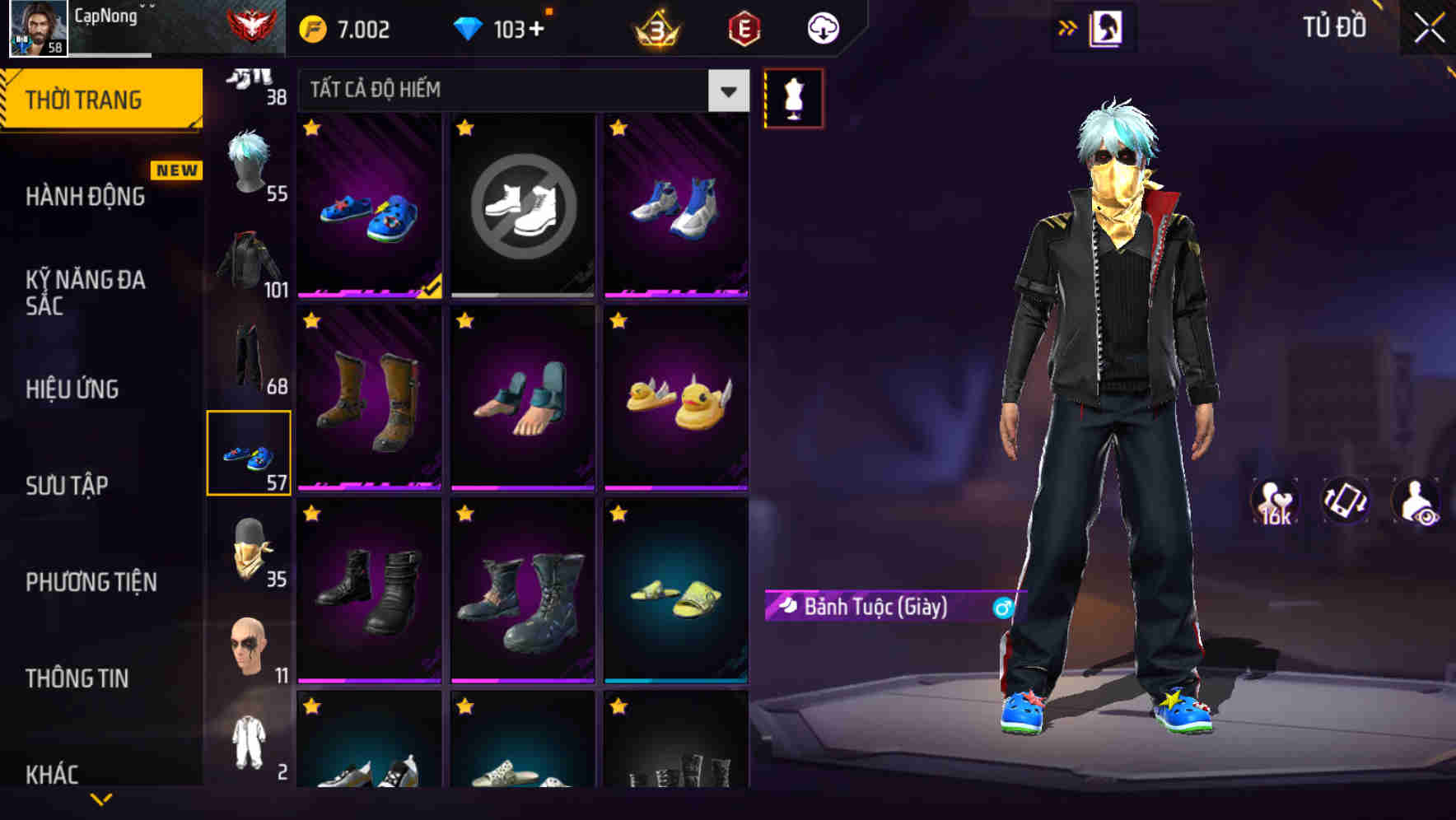Image resolution: width=1456 pixels, height=820 pixels.
Task: Click the double-arrow expander near top right
Action: point(1069,26)
